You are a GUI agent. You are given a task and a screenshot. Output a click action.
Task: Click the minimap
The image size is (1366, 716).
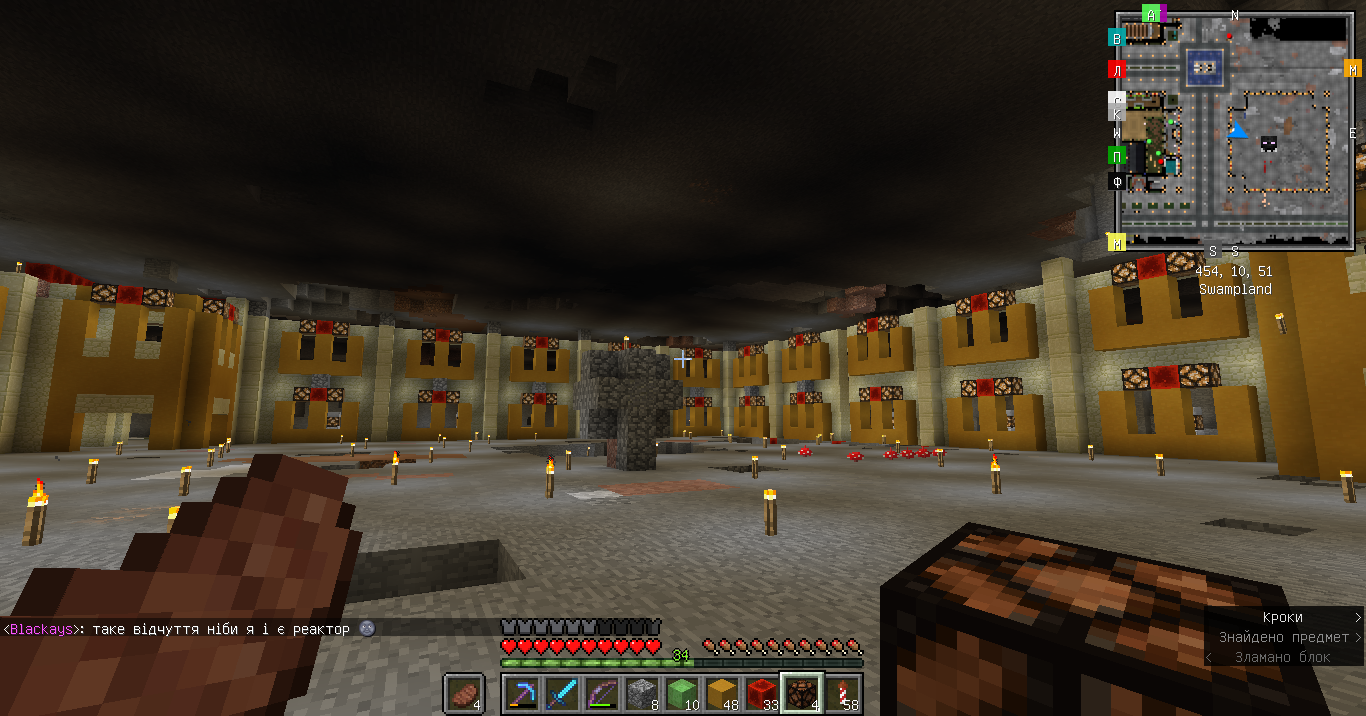[x=1235, y=130]
